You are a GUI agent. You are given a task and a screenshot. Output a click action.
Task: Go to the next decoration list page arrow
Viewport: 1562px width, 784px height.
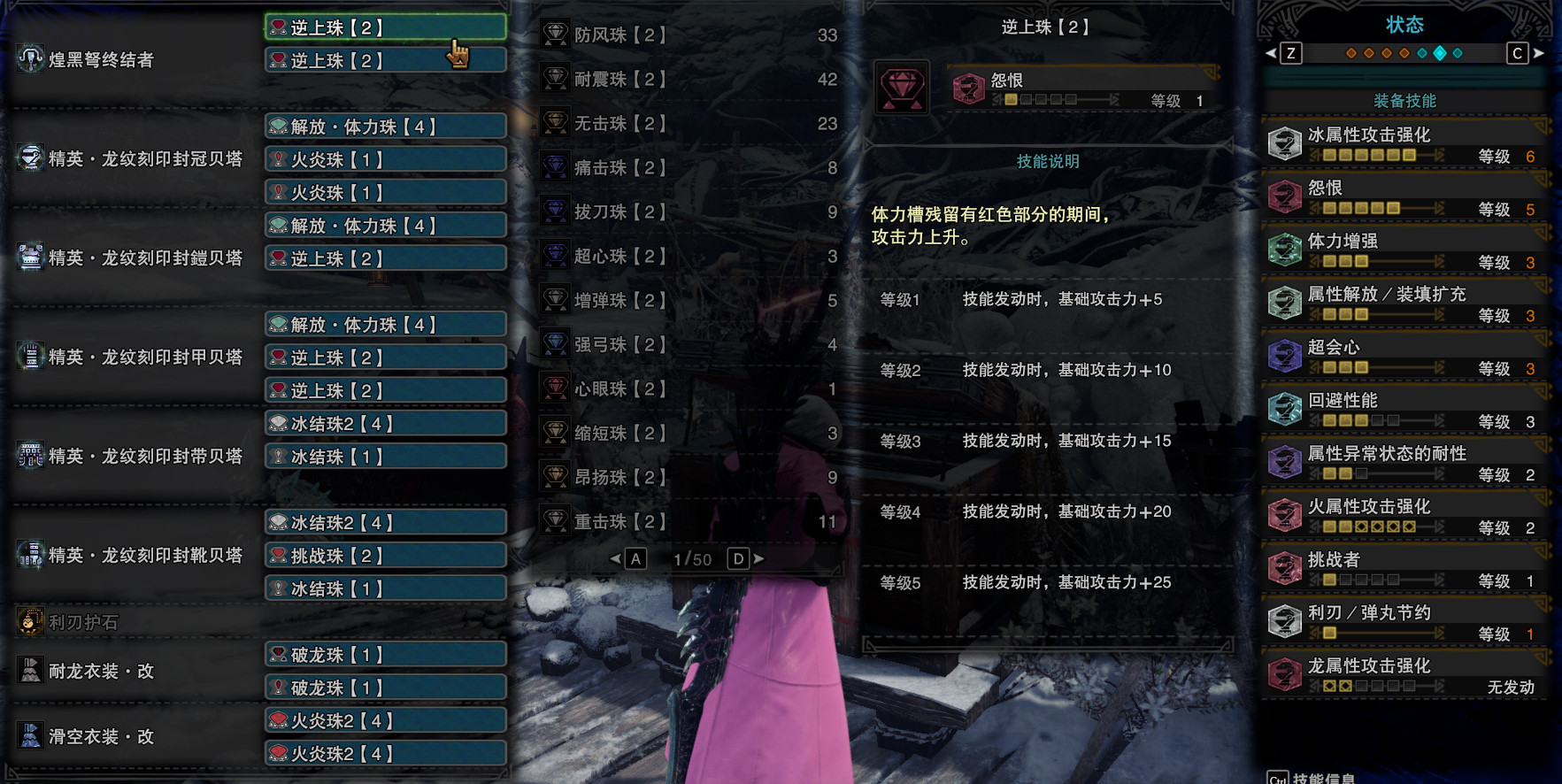pos(758,559)
